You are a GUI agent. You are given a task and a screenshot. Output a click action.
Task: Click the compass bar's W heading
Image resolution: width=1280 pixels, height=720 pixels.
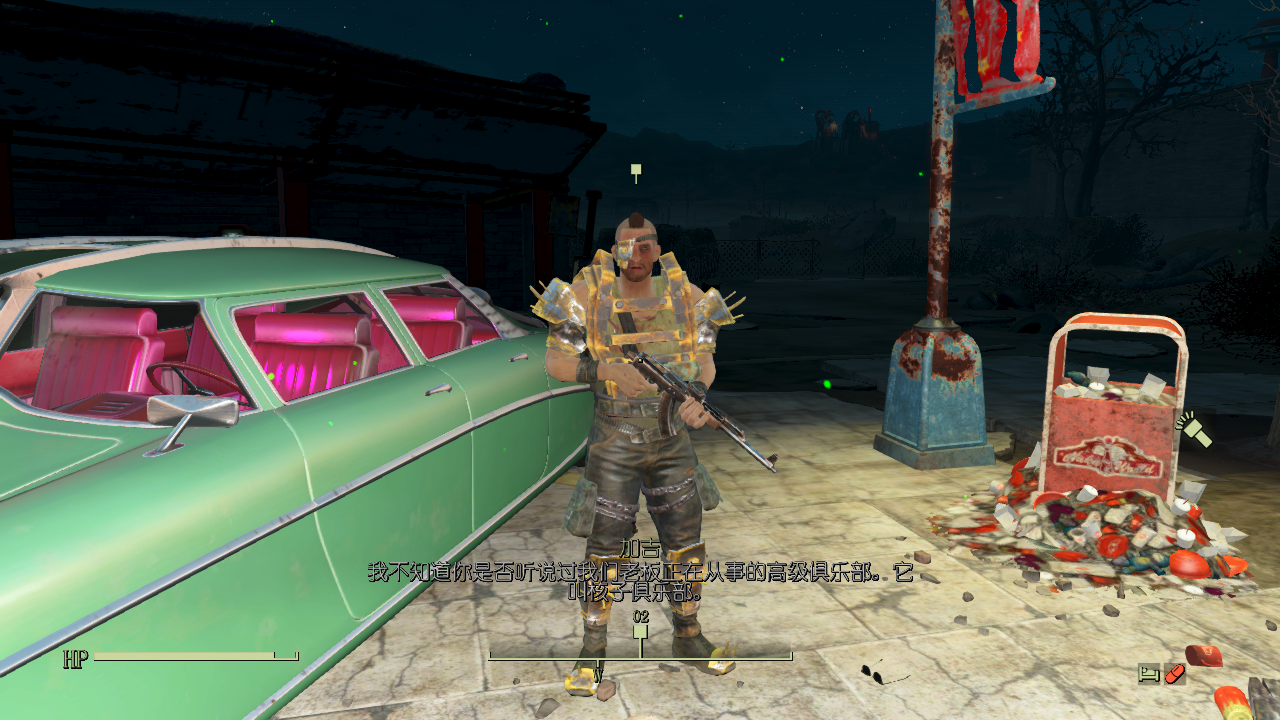(x=599, y=672)
